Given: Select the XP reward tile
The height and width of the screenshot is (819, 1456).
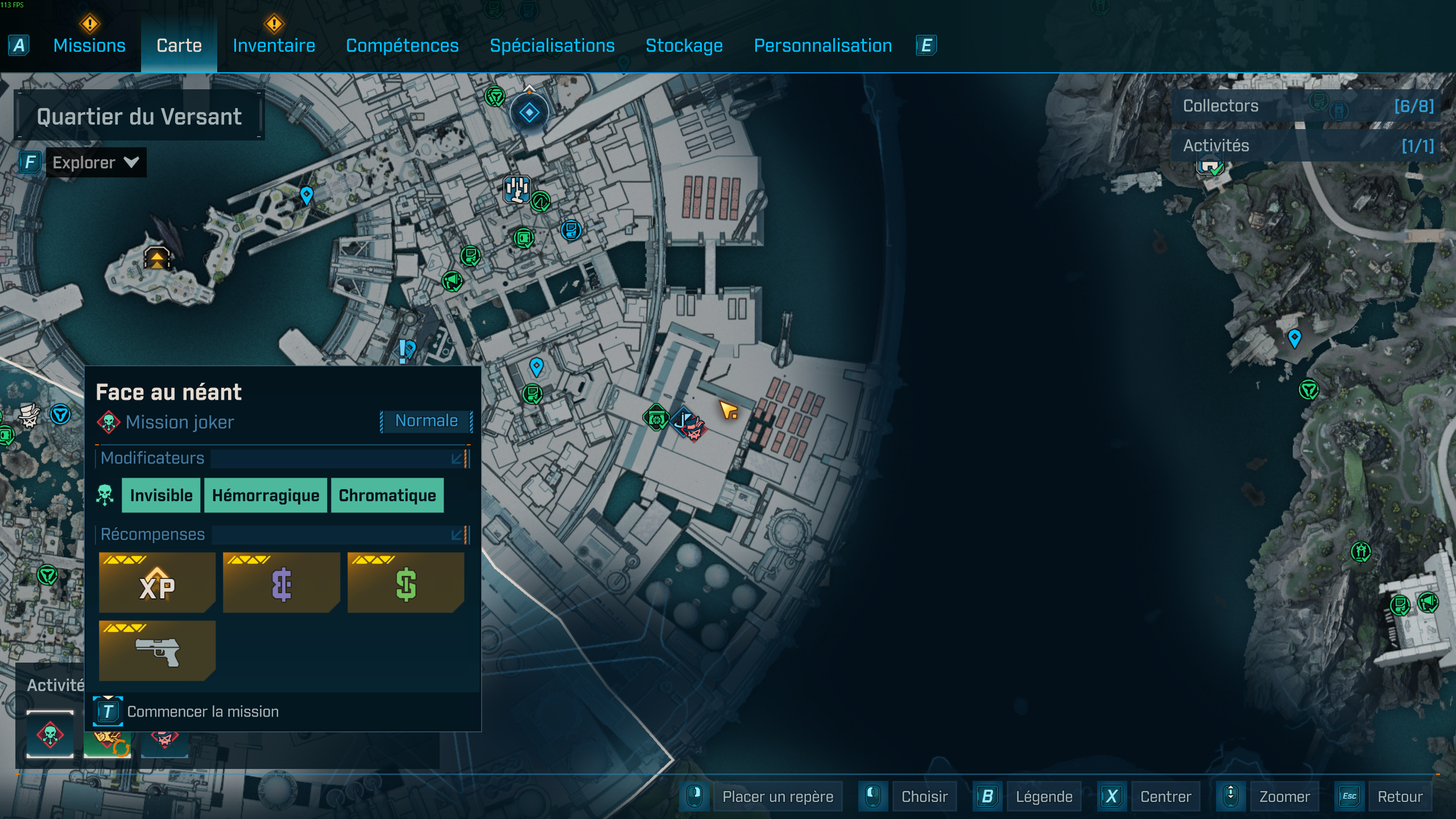Looking at the screenshot, I should pyautogui.click(x=157, y=583).
